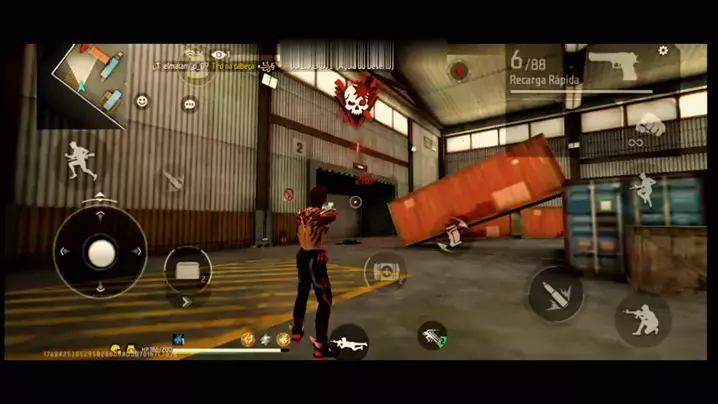Select the grenade throw icon
Viewport: 718px width, 404px height.
(x=433, y=336)
